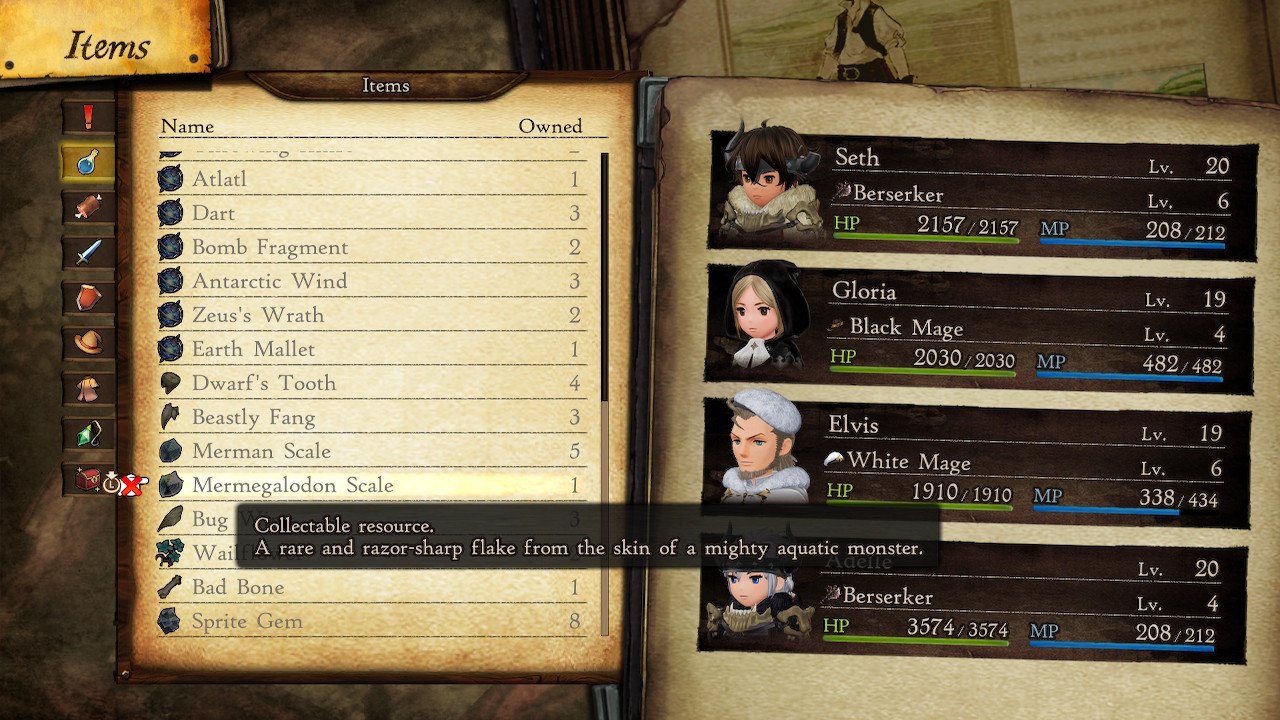The height and width of the screenshot is (720, 1280).
Task: Open the robe body armor tab
Action: tap(88, 387)
